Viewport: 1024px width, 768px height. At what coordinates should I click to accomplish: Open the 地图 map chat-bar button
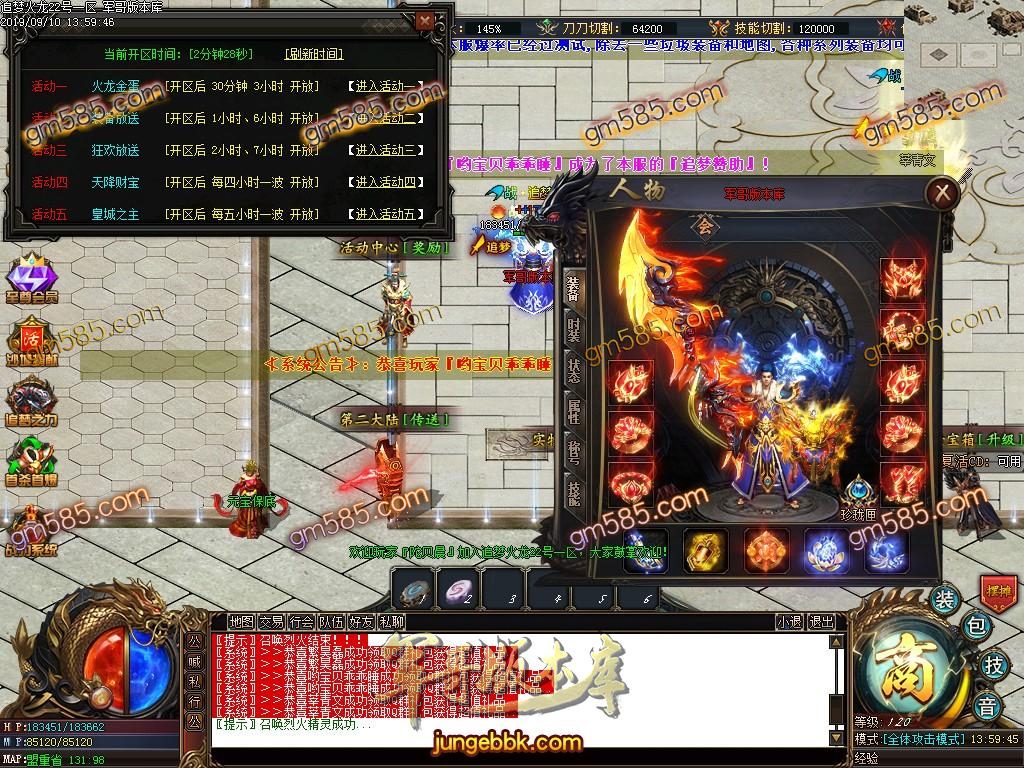pyautogui.click(x=241, y=622)
